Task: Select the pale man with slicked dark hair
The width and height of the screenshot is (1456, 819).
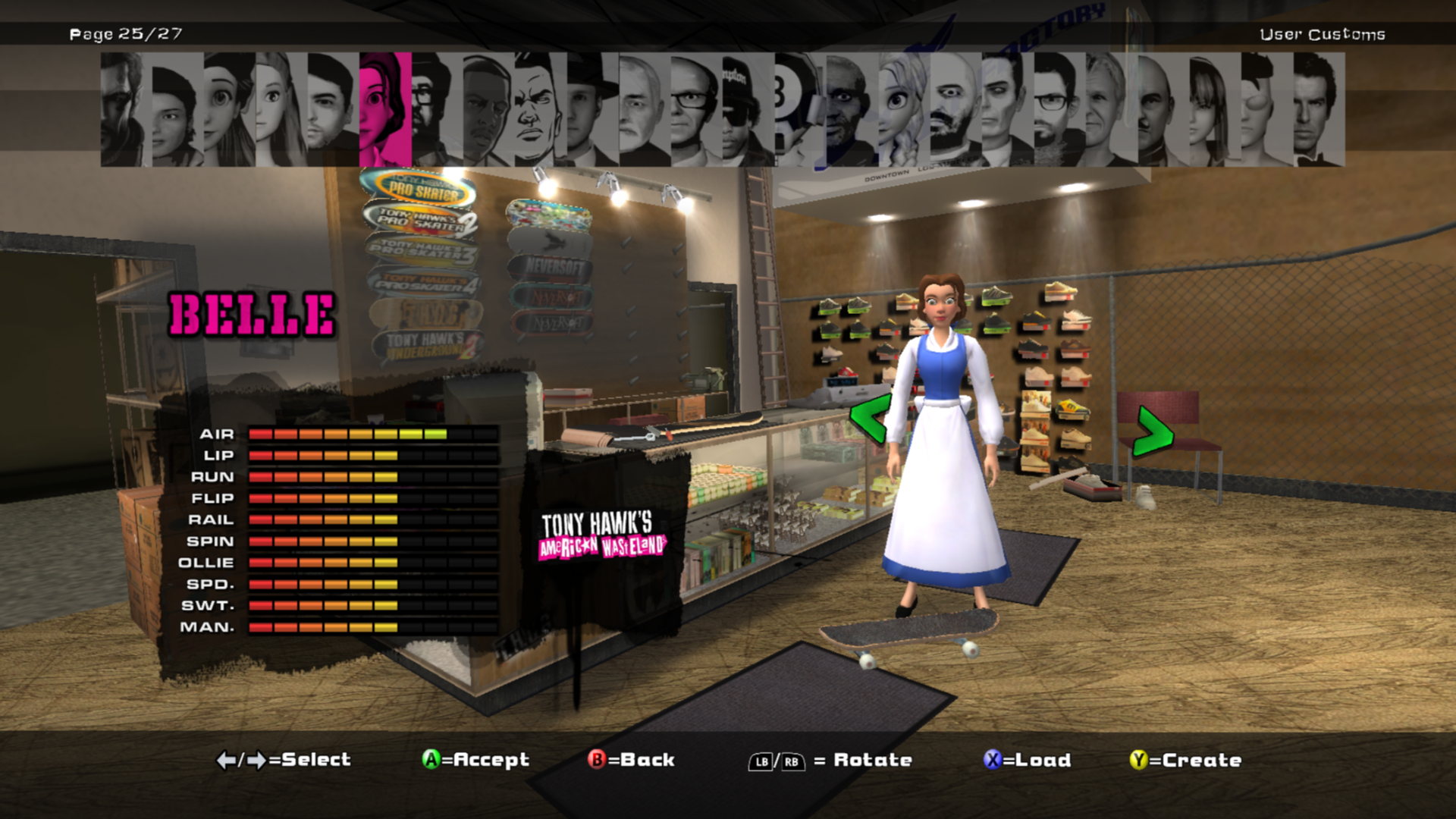Action: [1006, 109]
